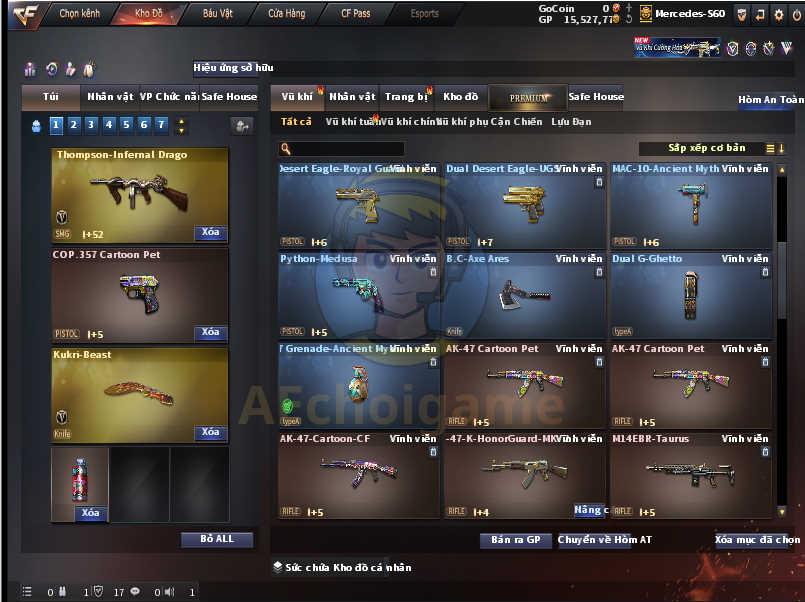Sell items with Bán ra GP
This screenshot has height=602, width=805.
(x=516, y=540)
